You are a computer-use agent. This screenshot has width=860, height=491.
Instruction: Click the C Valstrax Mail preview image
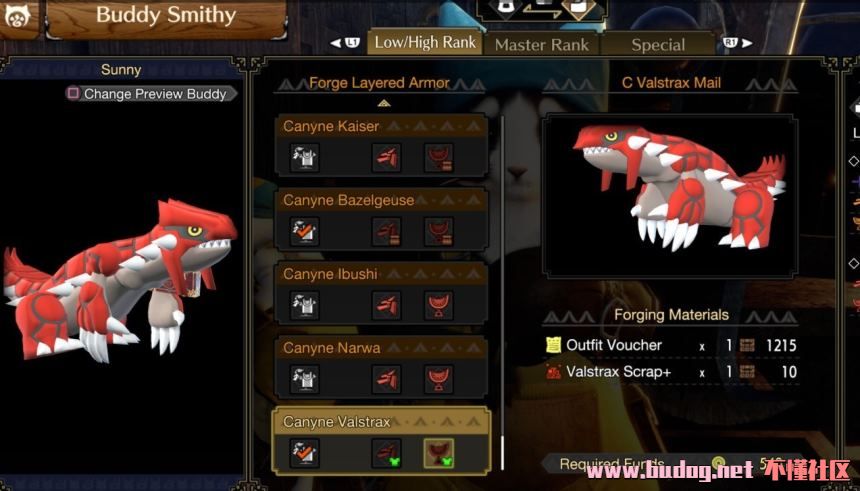tap(670, 195)
